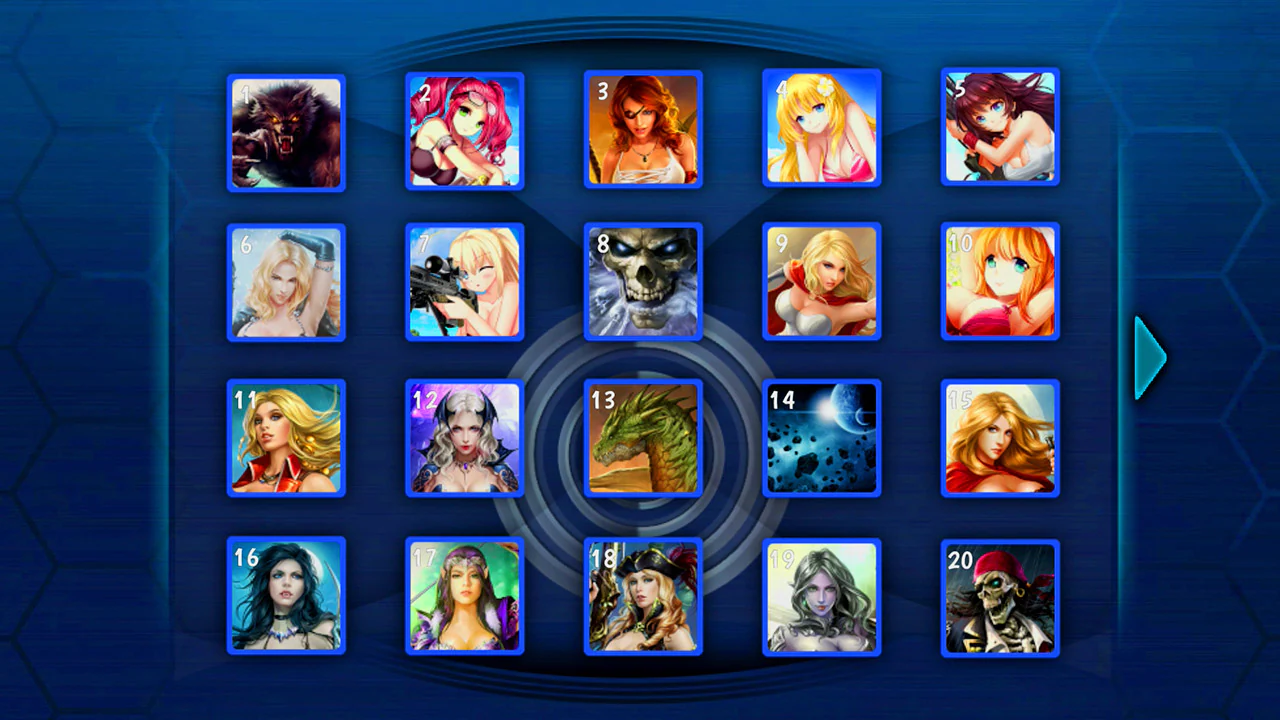Image resolution: width=1280 pixels, height=720 pixels.
Task: Open level 15 with the red-hooded woman
Action: pyautogui.click(x=999, y=439)
